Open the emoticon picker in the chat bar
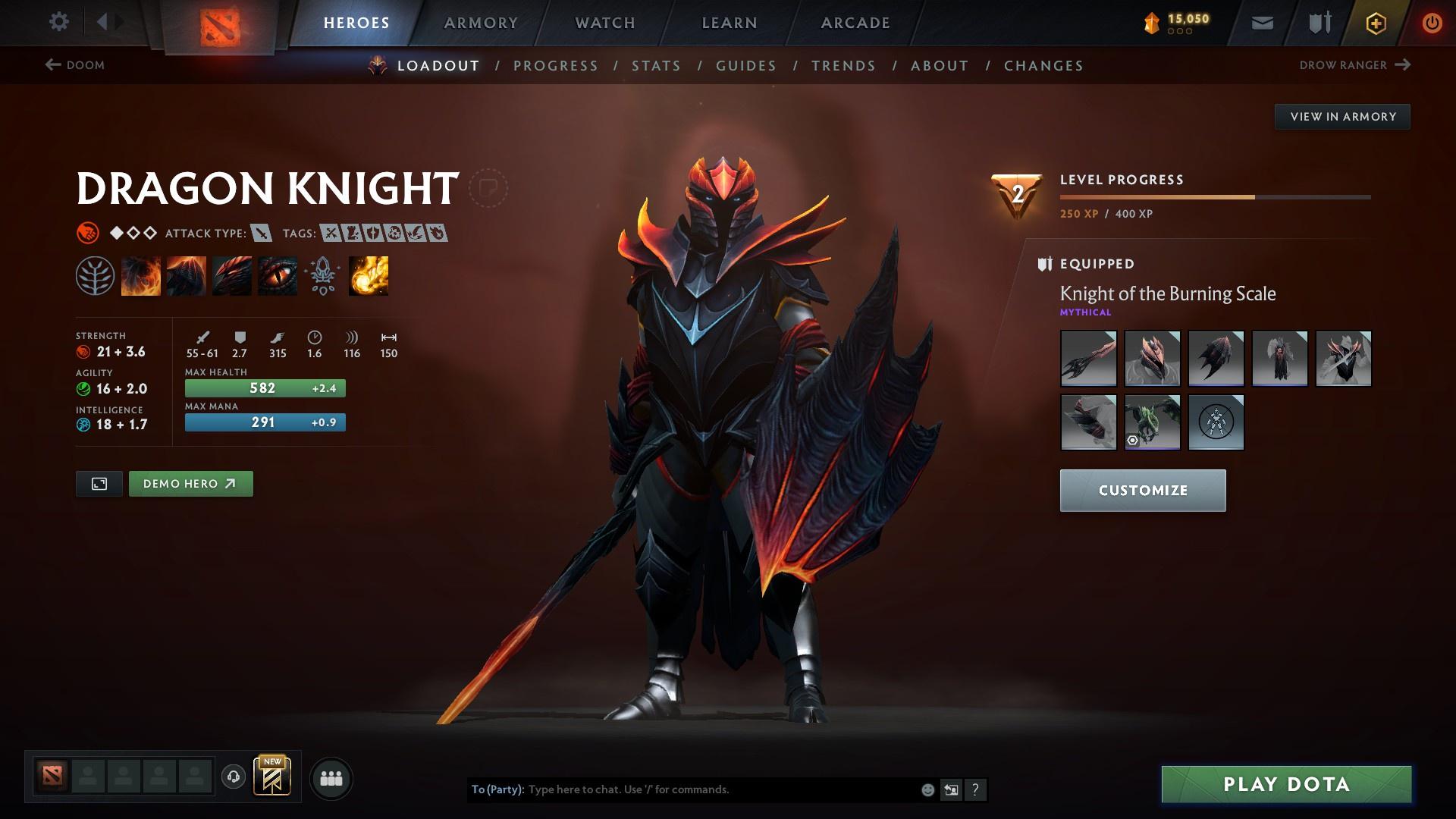Image resolution: width=1456 pixels, height=819 pixels. coord(926,789)
